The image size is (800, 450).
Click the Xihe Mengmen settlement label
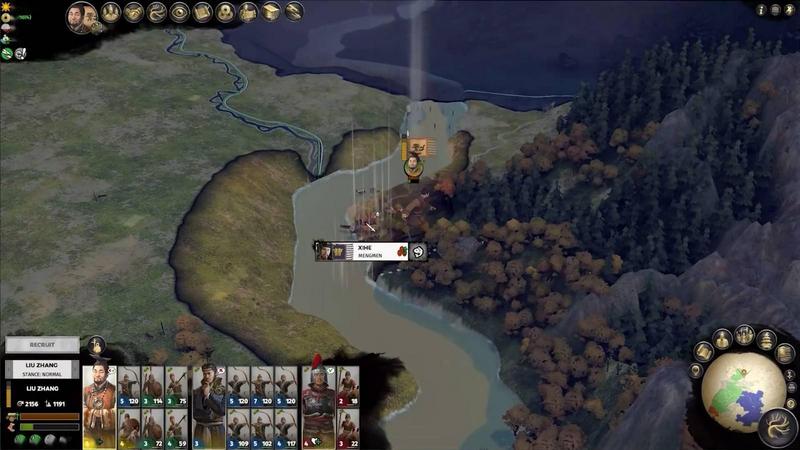tap(370, 250)
